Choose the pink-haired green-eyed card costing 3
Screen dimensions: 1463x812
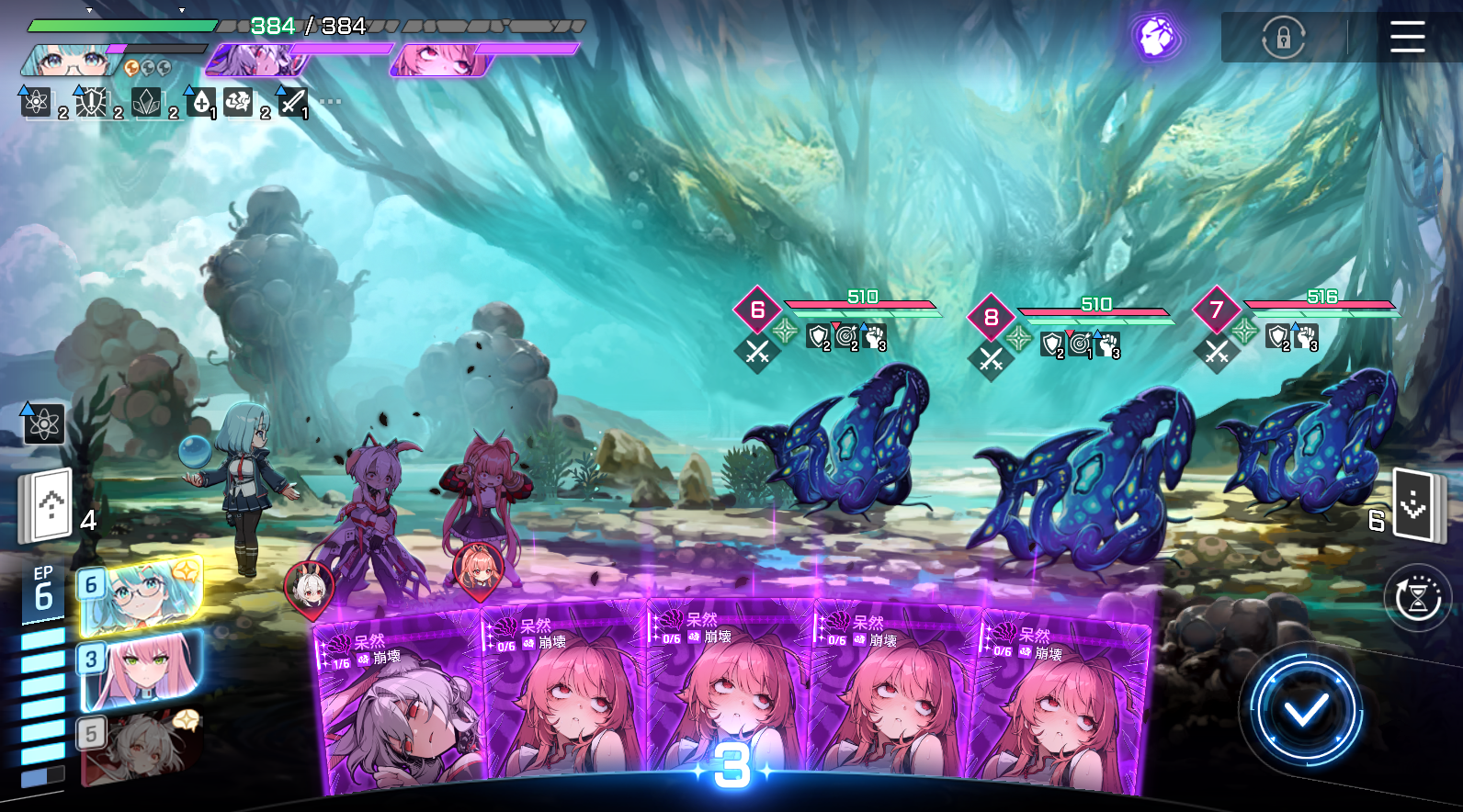click(x=141, y=672)
